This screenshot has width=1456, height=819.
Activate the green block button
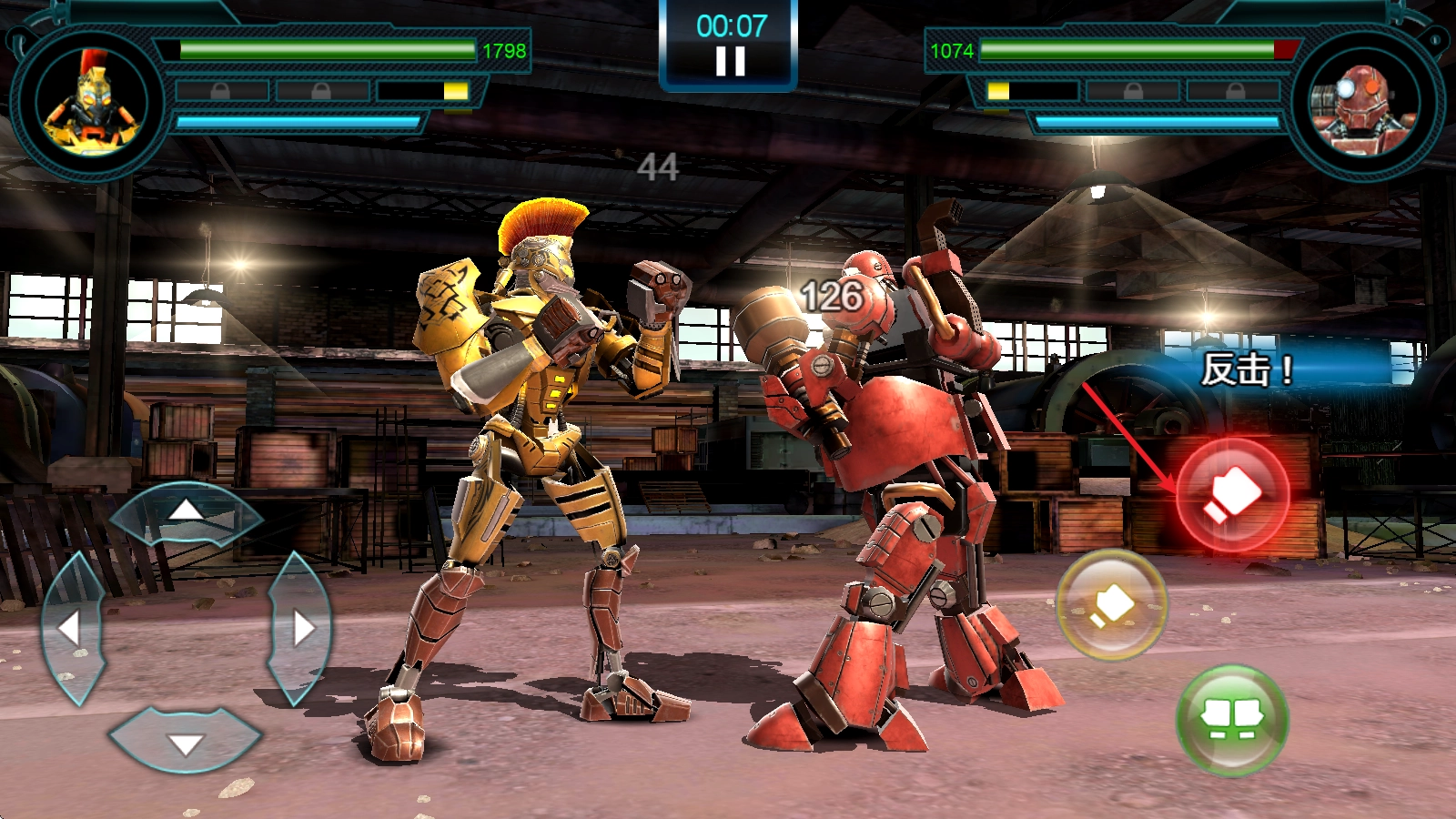1232,720
